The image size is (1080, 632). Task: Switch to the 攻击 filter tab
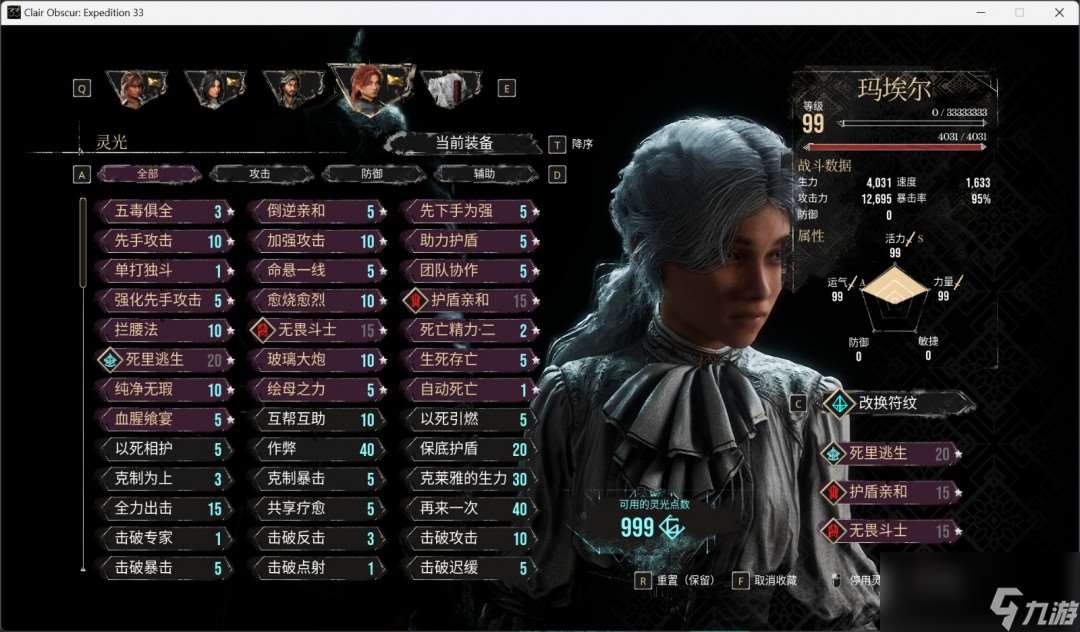(x=260, y=174)
